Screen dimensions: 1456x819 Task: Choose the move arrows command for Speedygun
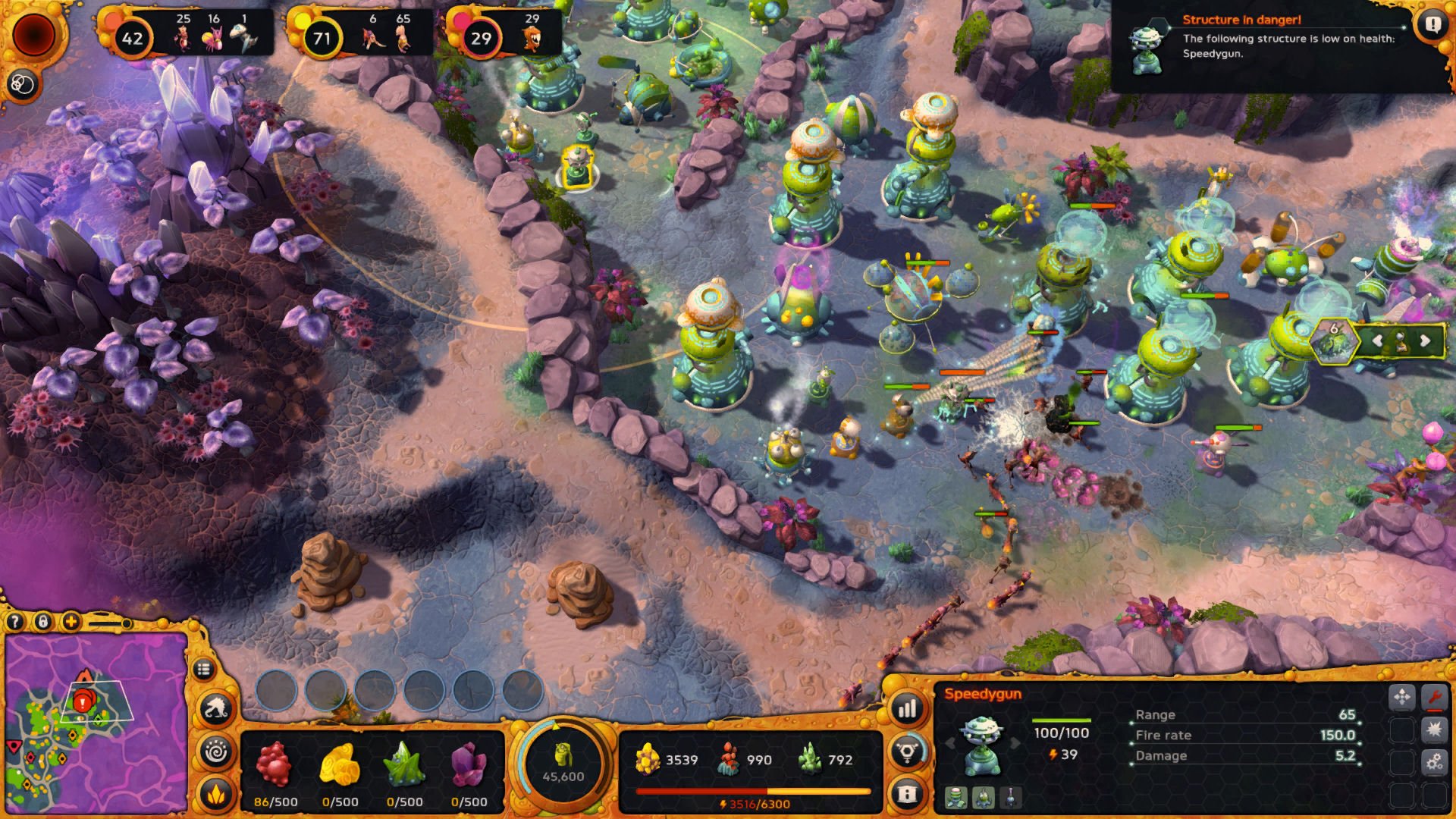tap(1402, 697)
